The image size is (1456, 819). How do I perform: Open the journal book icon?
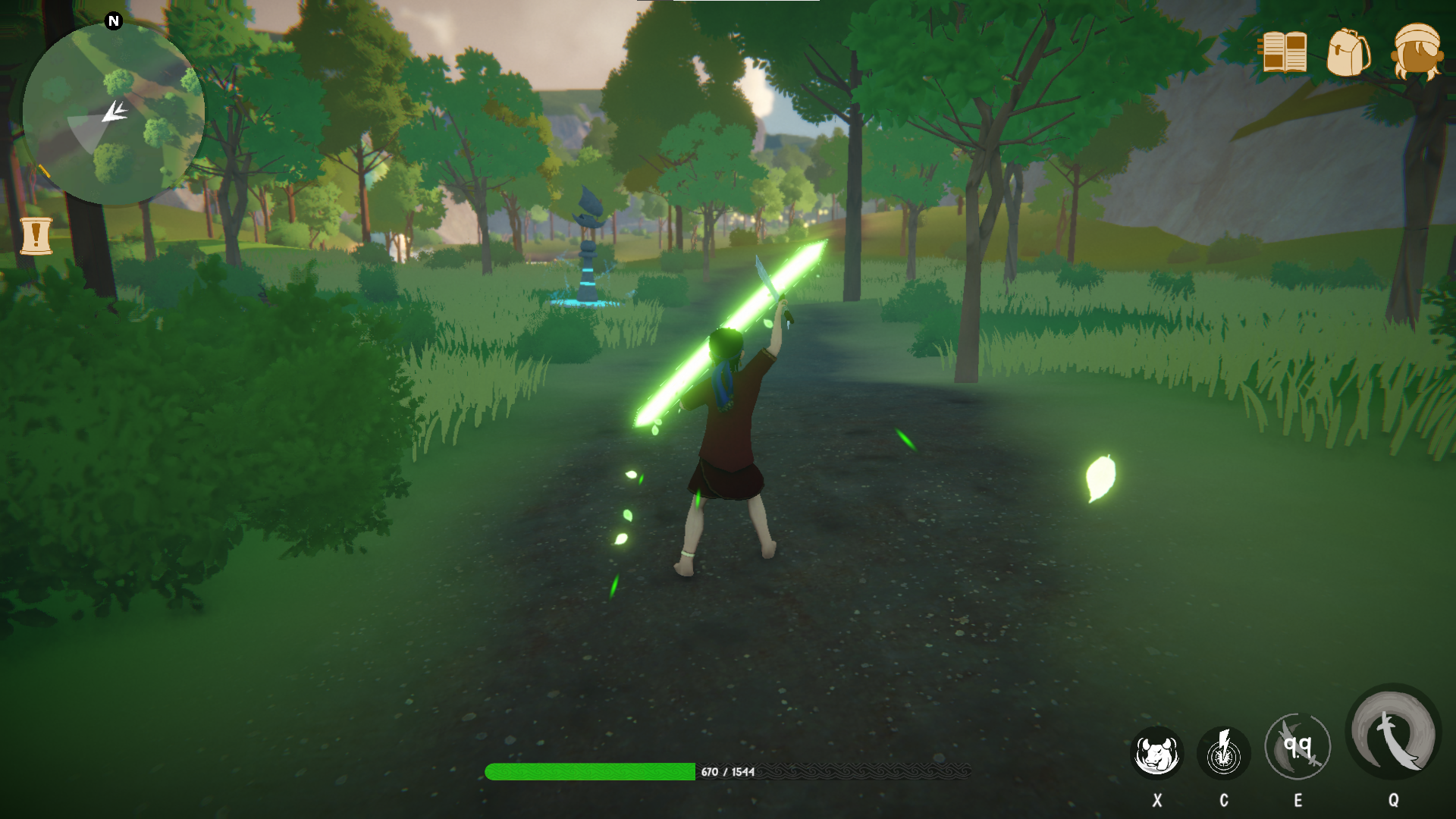click(x=1282, y=52)
